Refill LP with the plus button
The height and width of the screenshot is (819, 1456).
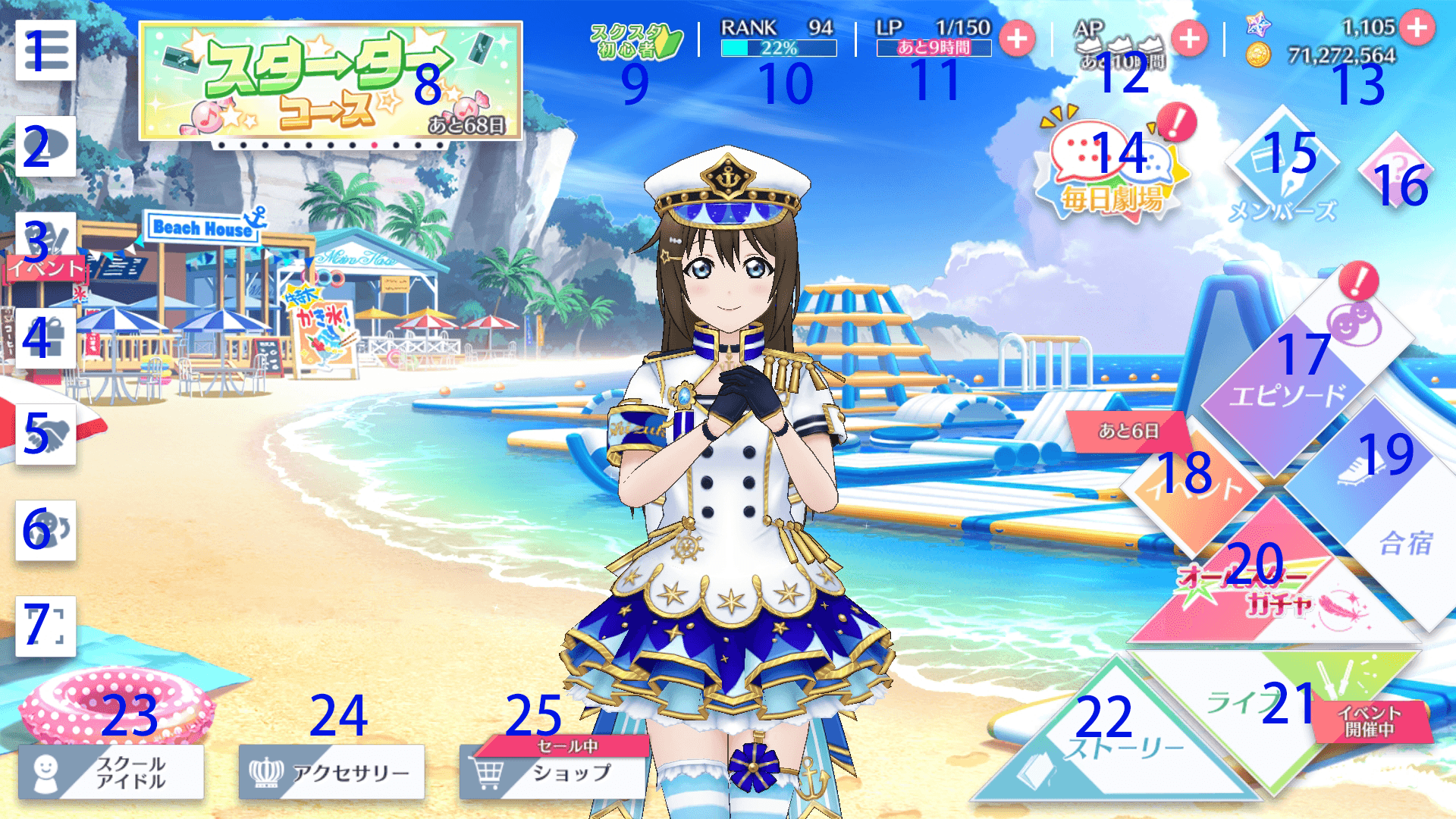click(x=1017, y=39)
